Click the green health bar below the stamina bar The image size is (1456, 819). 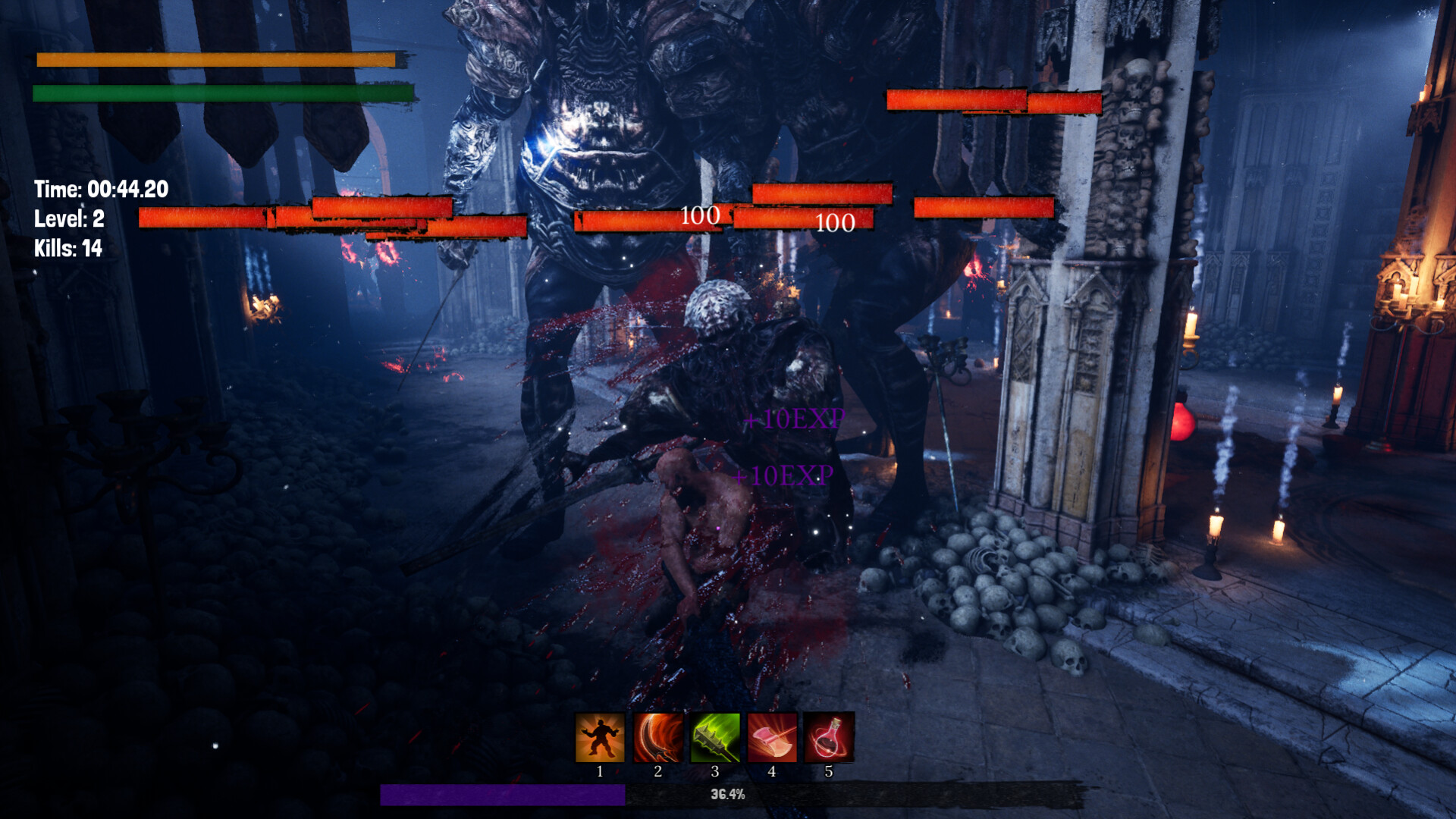pos(222,94)
